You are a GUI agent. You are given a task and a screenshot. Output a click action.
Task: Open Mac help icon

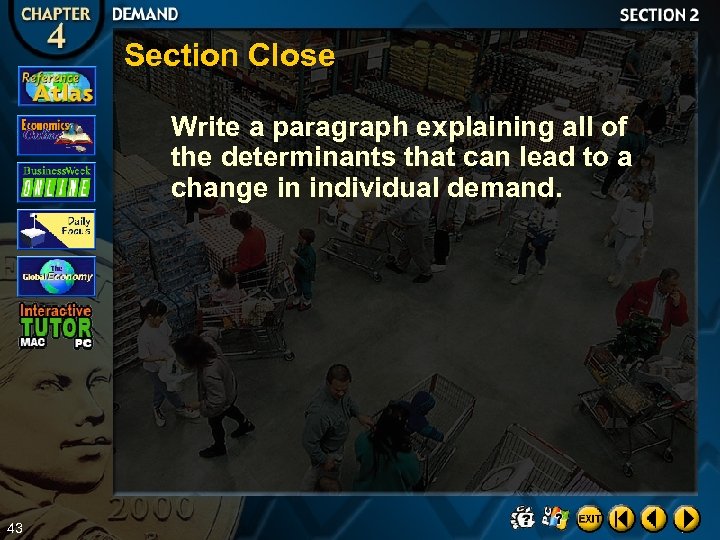[x=523, y=517]
